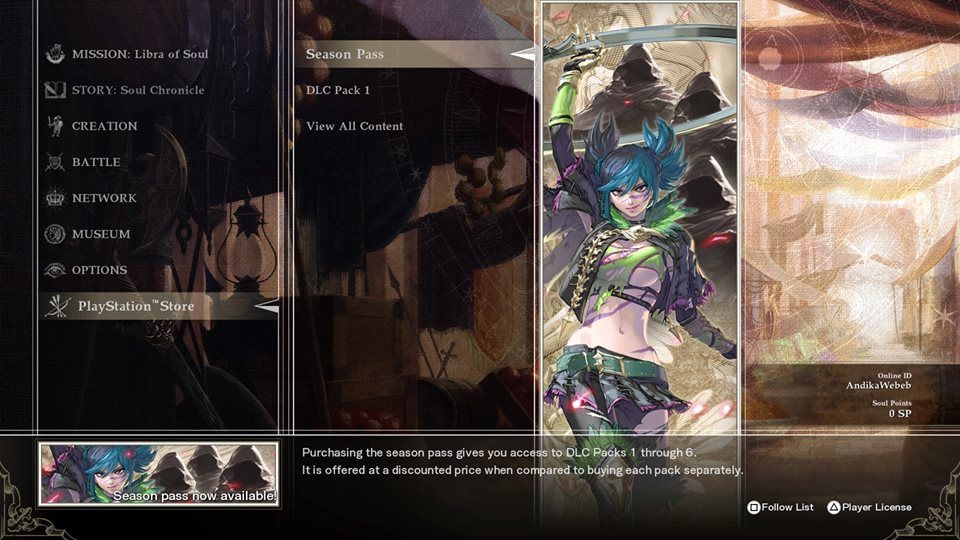Select DLC Pack 1

click(x=338, y=90)
